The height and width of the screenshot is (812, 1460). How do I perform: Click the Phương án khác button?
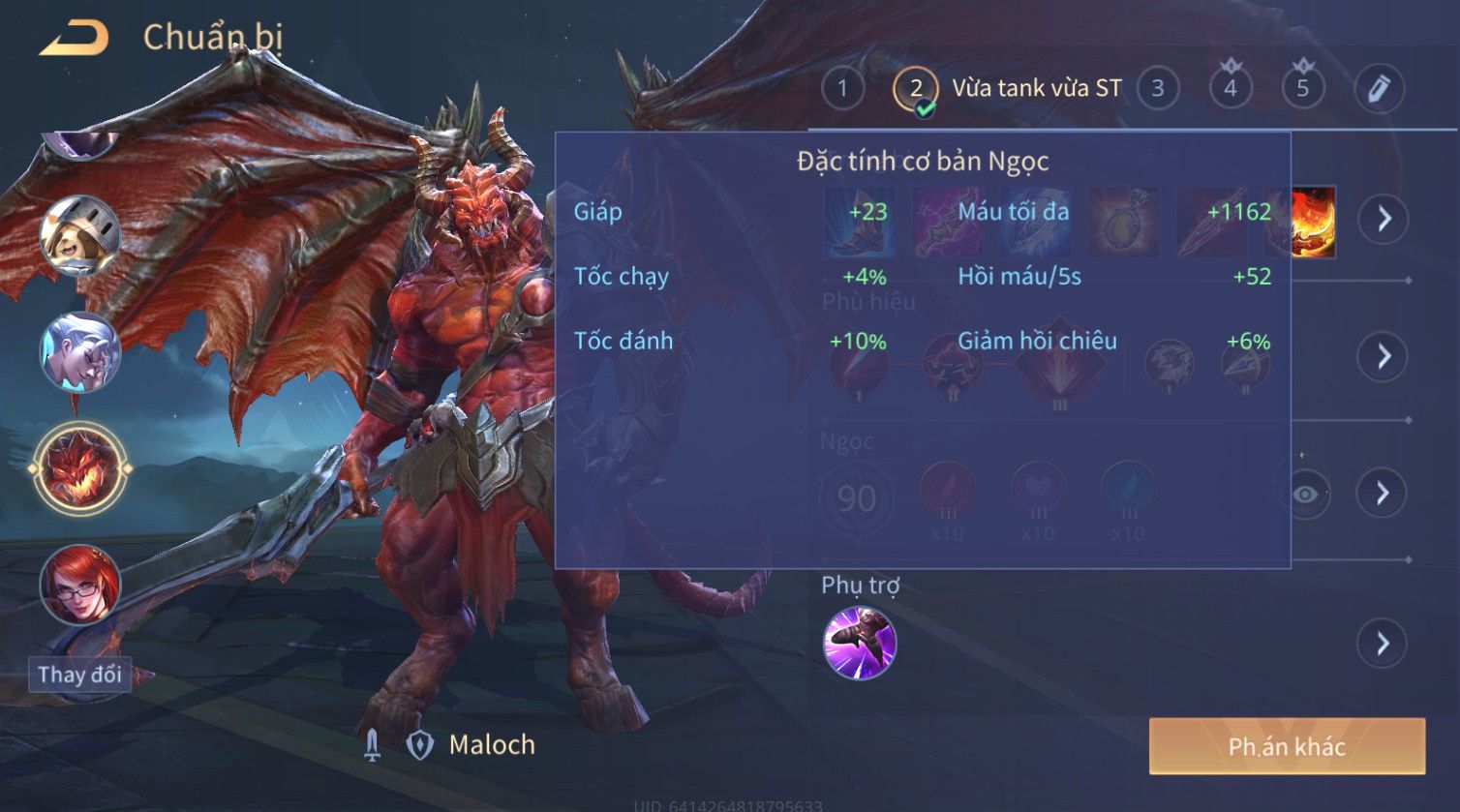pos(1287,746)
